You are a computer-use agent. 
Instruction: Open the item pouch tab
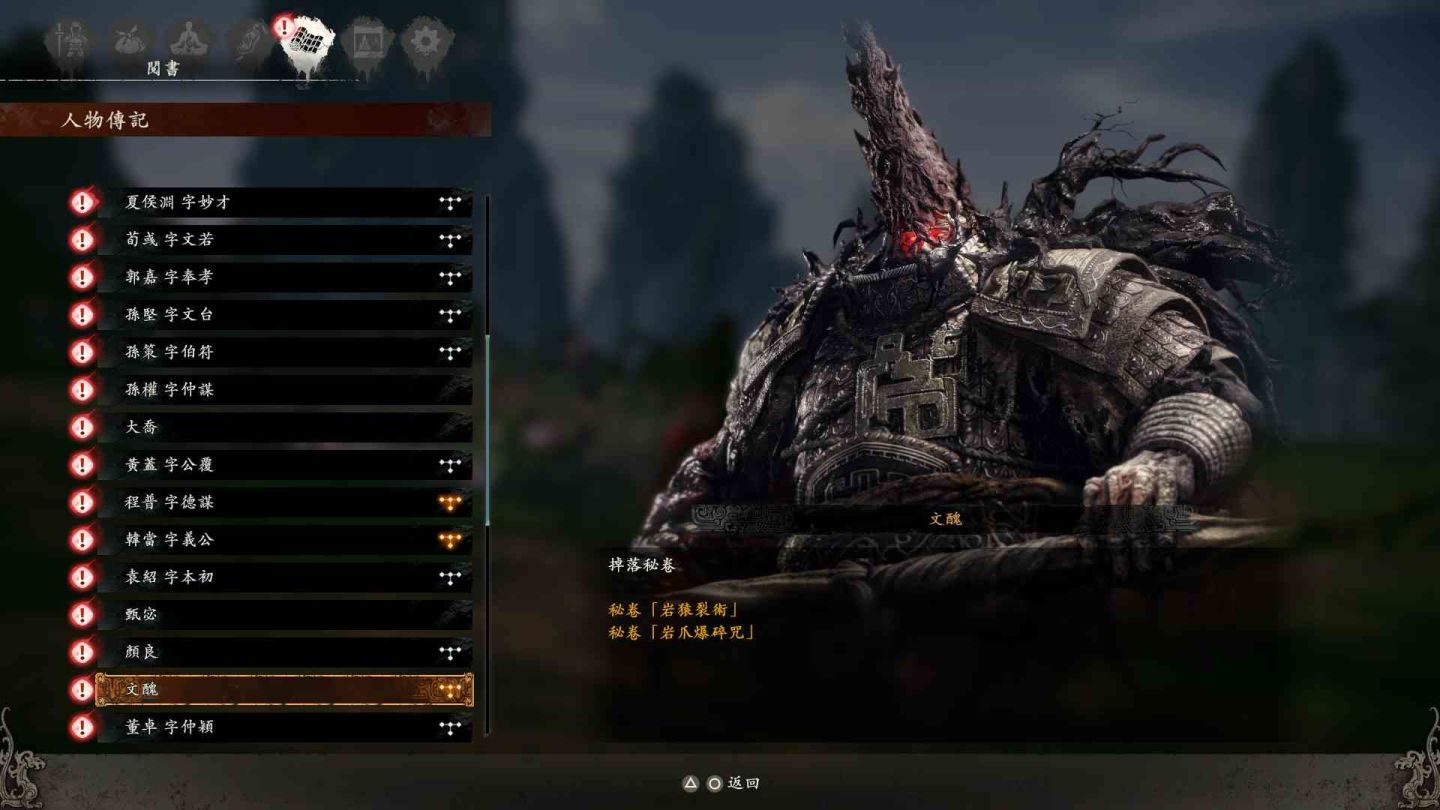pyautogui.click(x=129, y=42)
